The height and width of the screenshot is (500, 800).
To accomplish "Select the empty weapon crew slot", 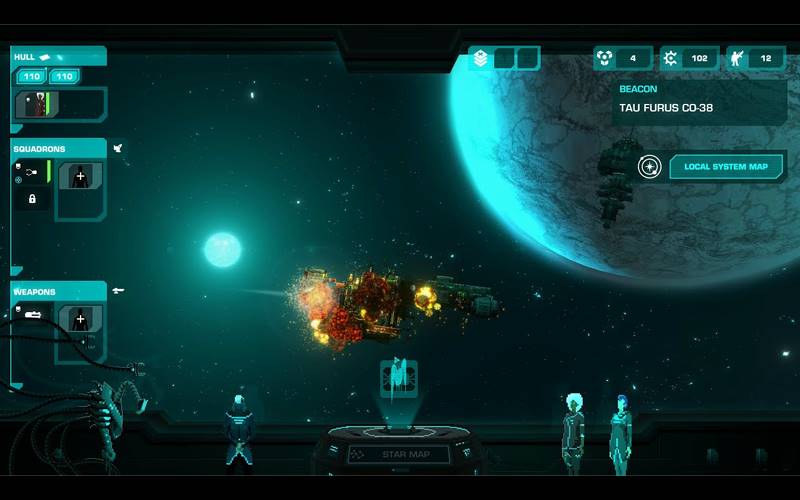I will point(80,320).
